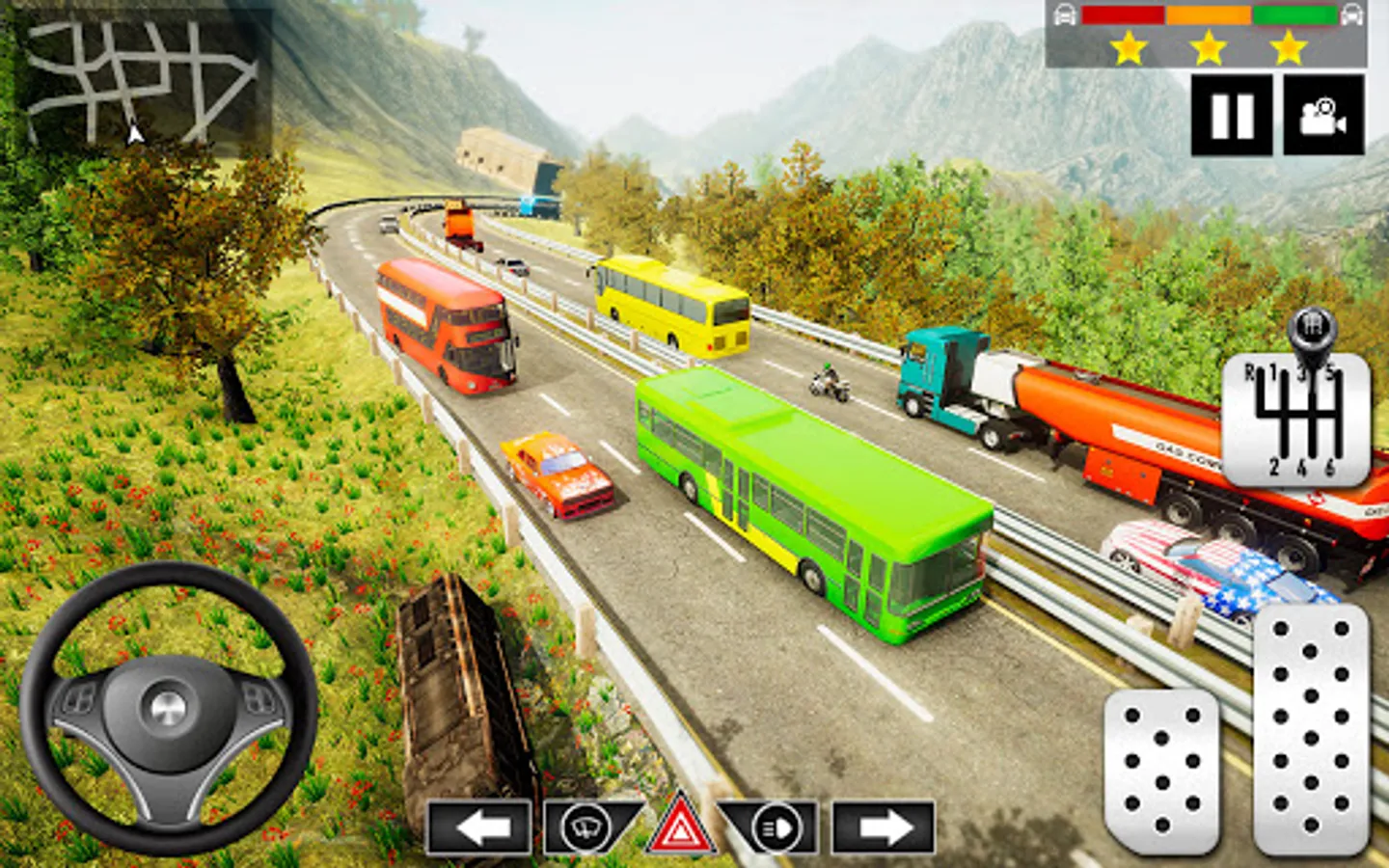The image size is (1389, 868).
Task: Switch on the headlights
Action: click(776, 827)
